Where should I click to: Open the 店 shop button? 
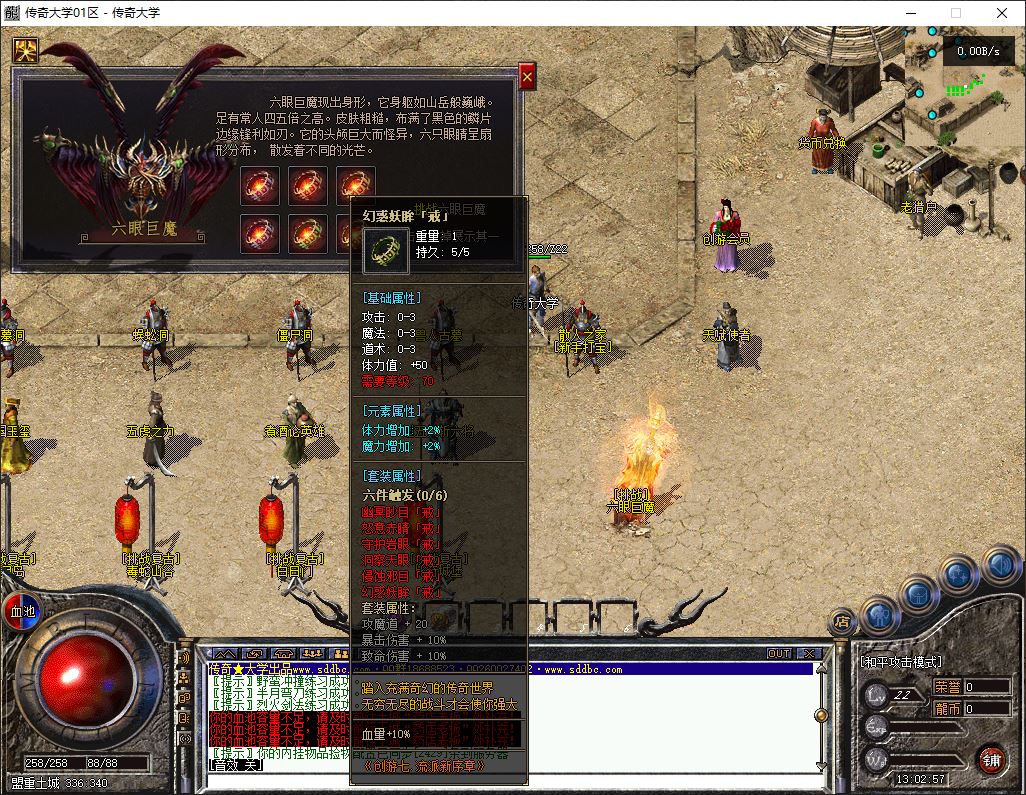click(842, 622)
